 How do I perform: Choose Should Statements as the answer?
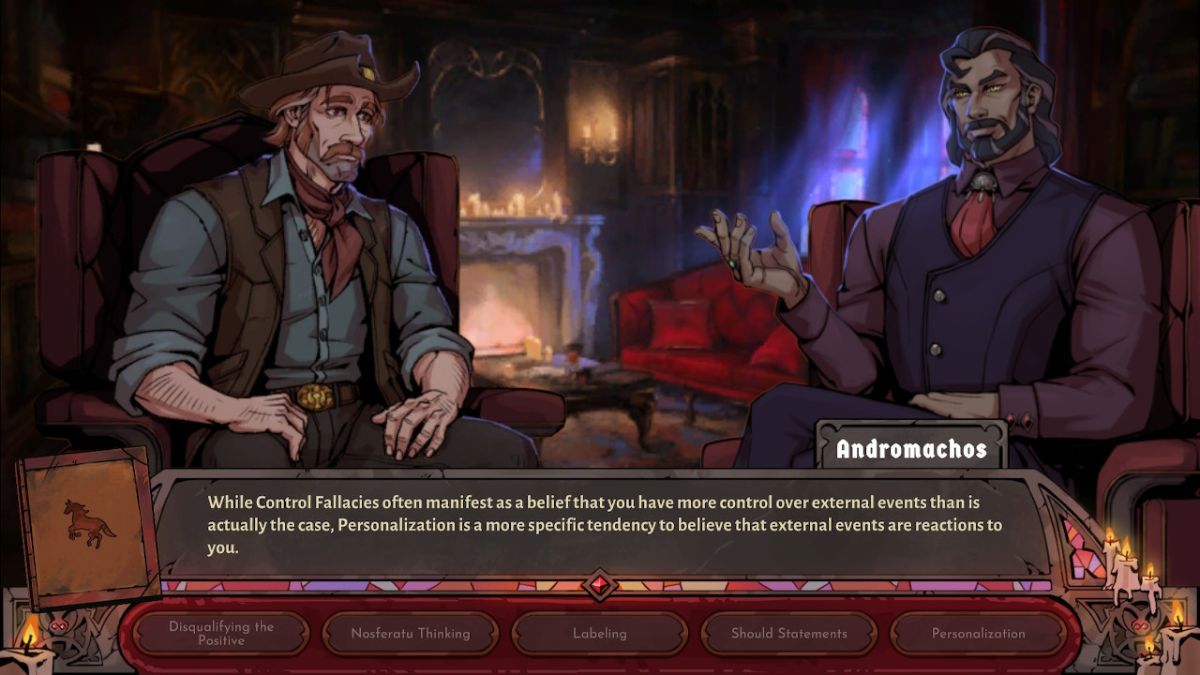[x=788, y=633]
